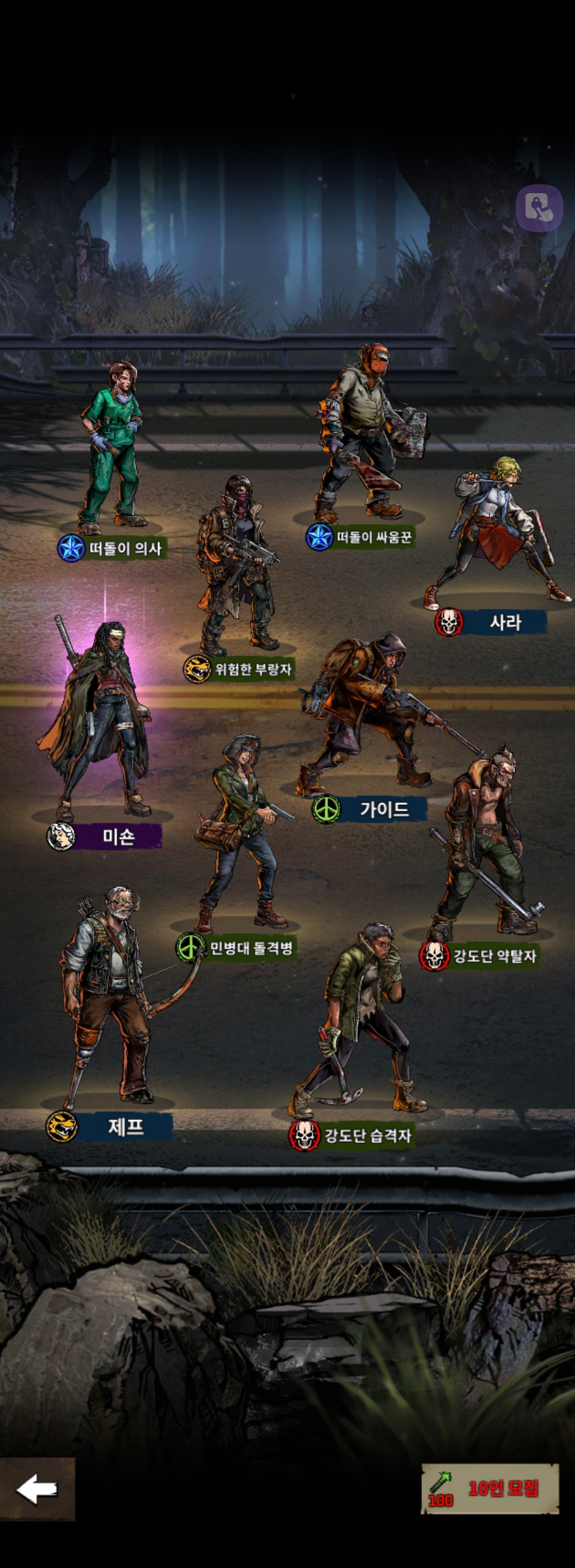Viewport: 575px width, 1568px height.
Task: Recruit 10 more with the 10인 모집 button
Action: tap(490, 1488)
